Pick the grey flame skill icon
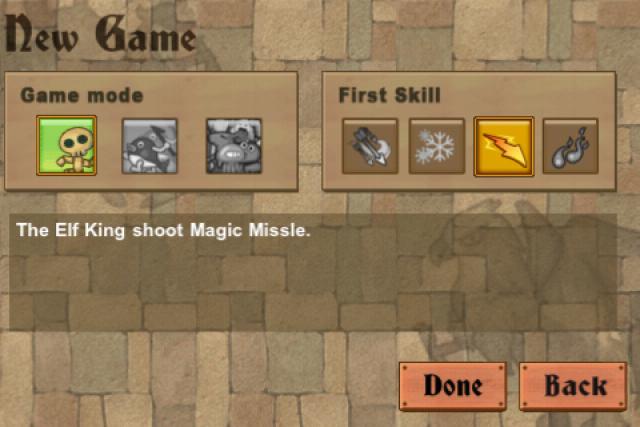This screenshot has height=427, width=640. [570, 146]
